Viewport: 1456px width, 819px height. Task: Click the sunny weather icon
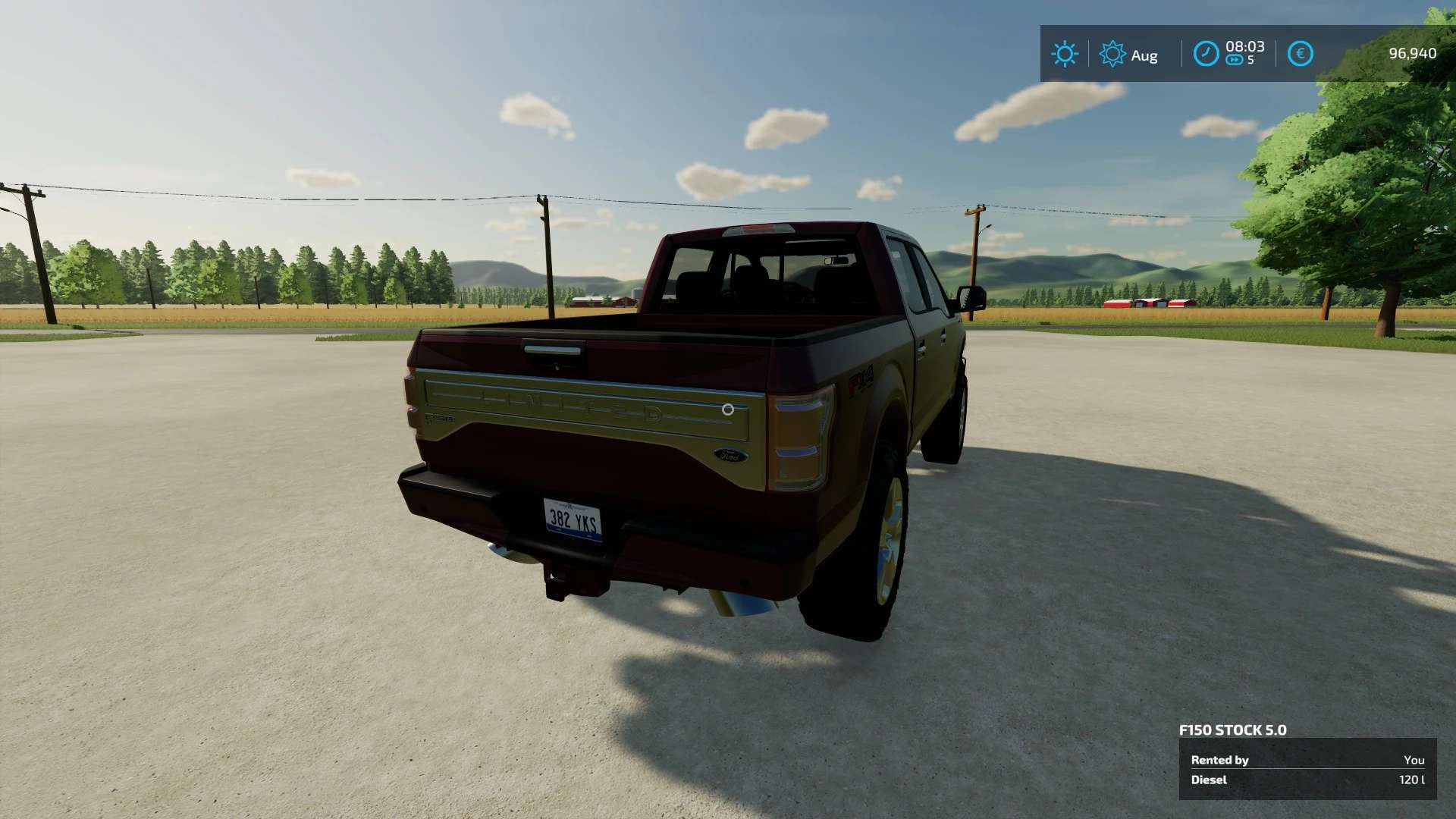pyautogui.click(x=1064, y=54)
